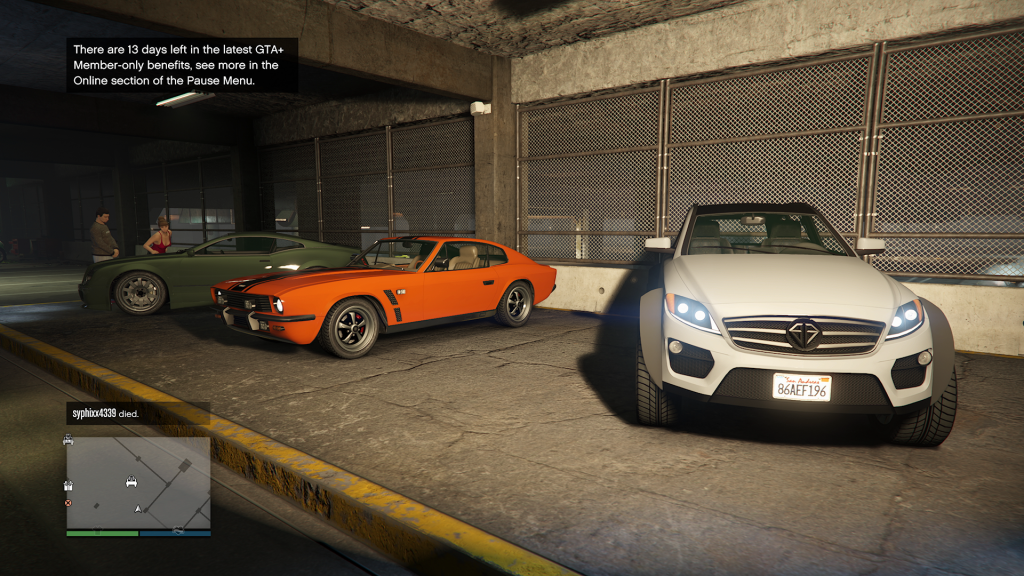Select the red crossed-circle blip on the minimap edge

point(68,502)
